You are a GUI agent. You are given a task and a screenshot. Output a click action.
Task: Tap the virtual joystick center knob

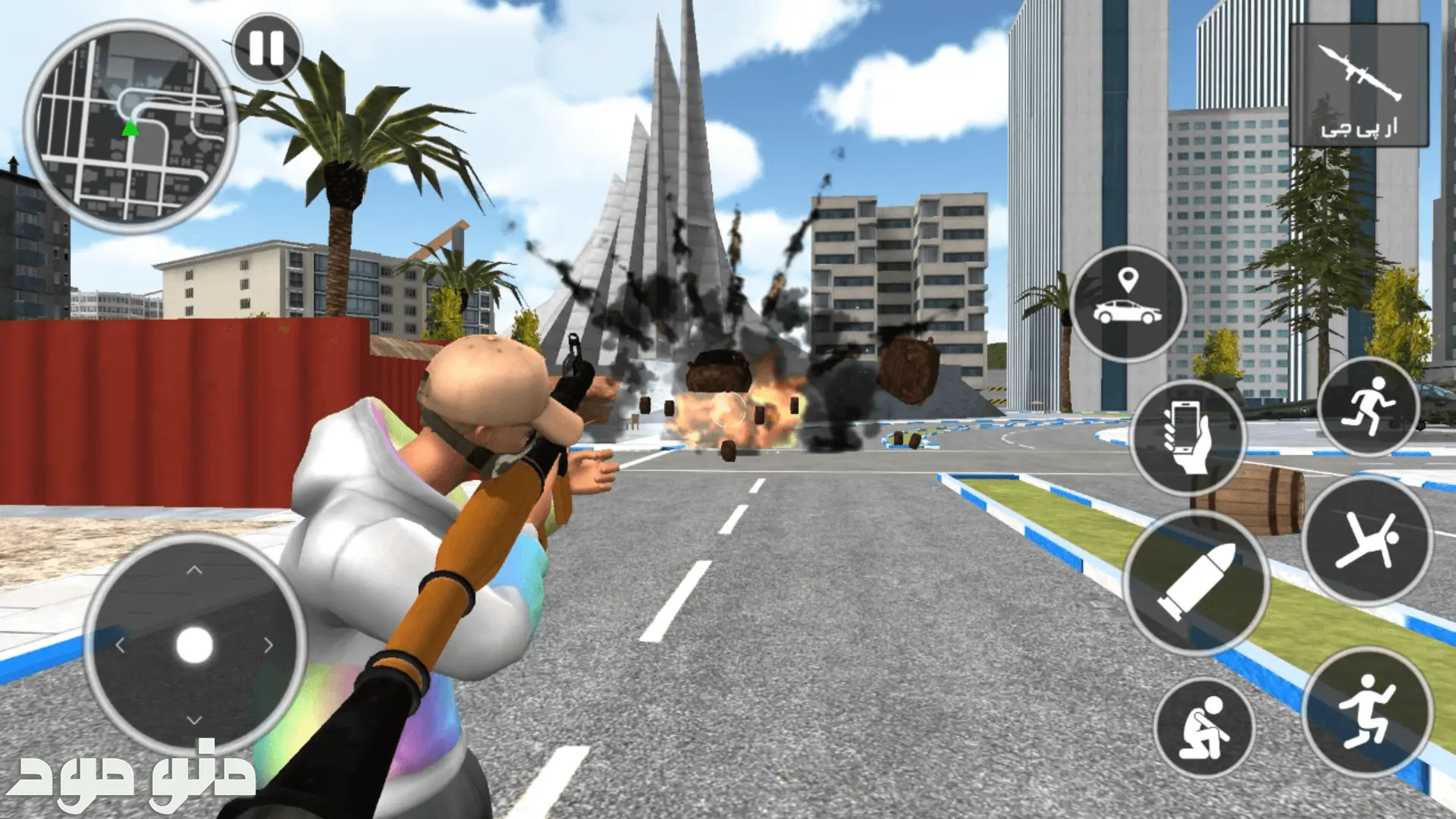[x=195, y=645]
